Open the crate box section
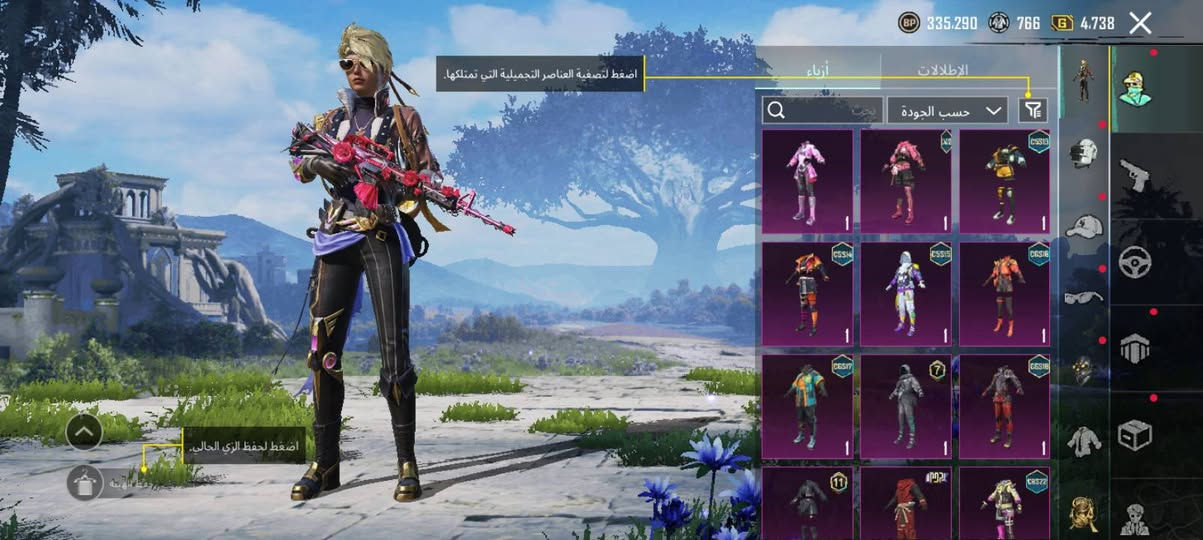The width and height of the screenshot is (1203, 540). pyautogui.click(x=1135, y=435)
